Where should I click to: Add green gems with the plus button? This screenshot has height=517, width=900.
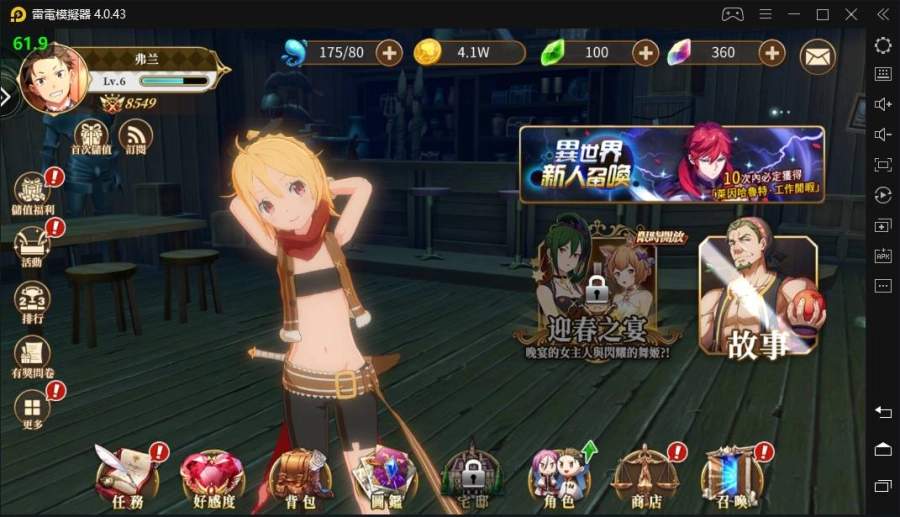coord(646,52)
